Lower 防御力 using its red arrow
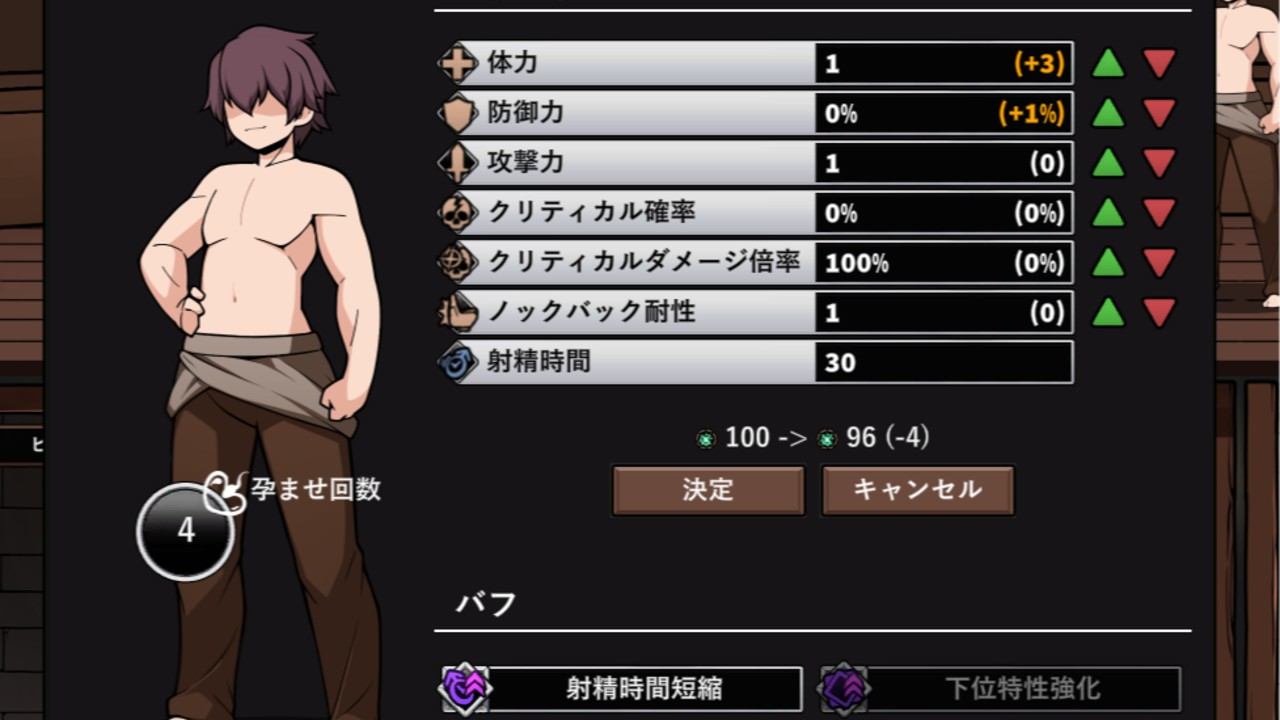Viewport: 1280px width, 720px height. coord(1159,113)
